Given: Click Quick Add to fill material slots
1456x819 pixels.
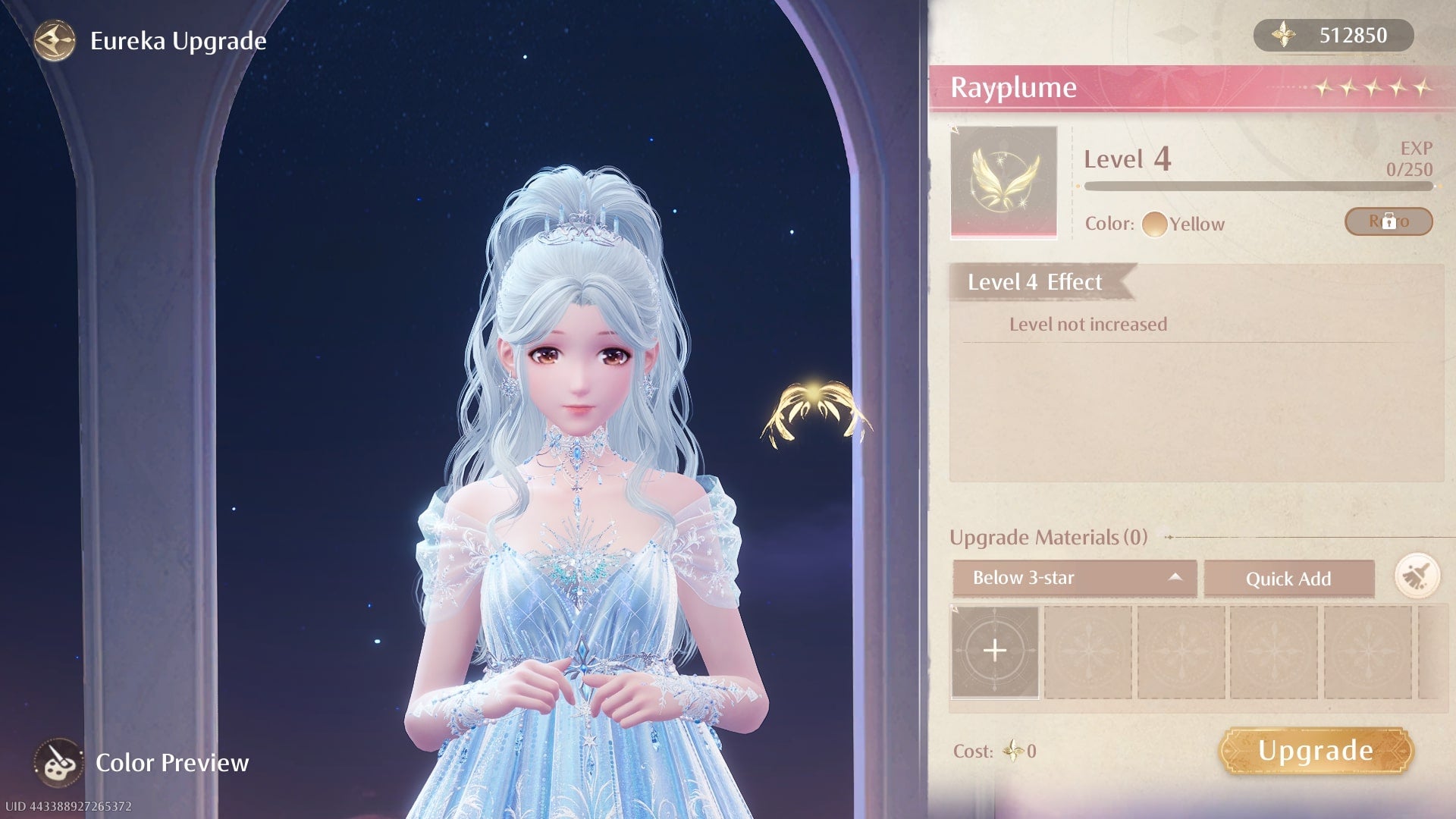Looking at the screenshot, I should (1288, 579).
